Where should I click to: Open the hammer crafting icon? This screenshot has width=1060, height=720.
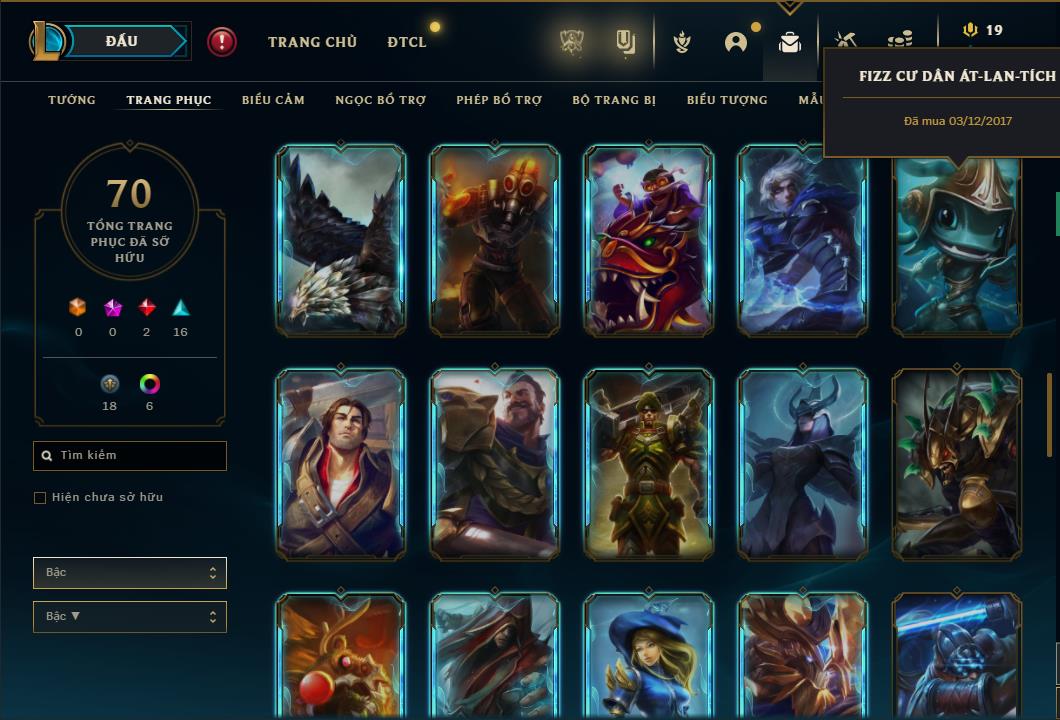tap(845, 40)
